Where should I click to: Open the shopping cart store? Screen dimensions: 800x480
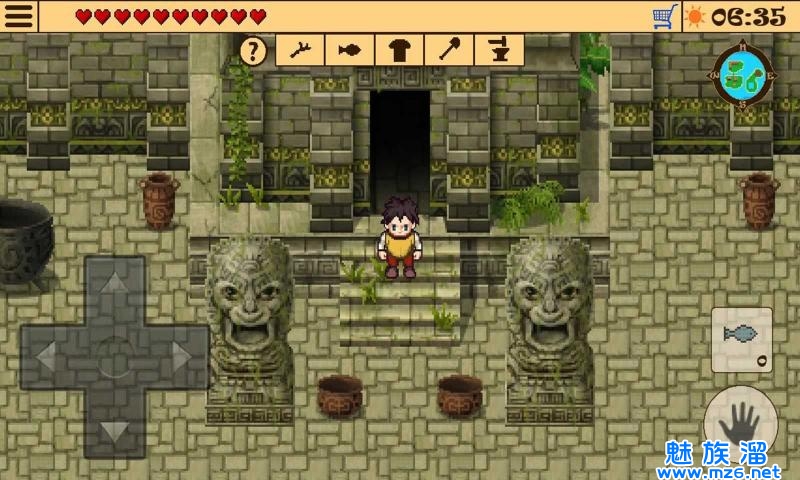coord(664,16)
